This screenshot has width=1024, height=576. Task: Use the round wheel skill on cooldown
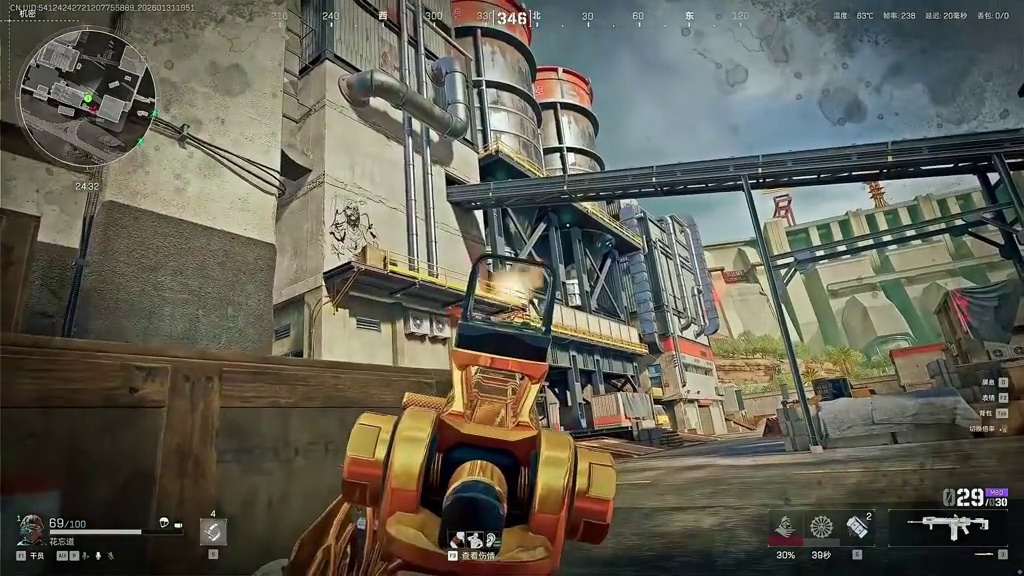tap(821, 528)
